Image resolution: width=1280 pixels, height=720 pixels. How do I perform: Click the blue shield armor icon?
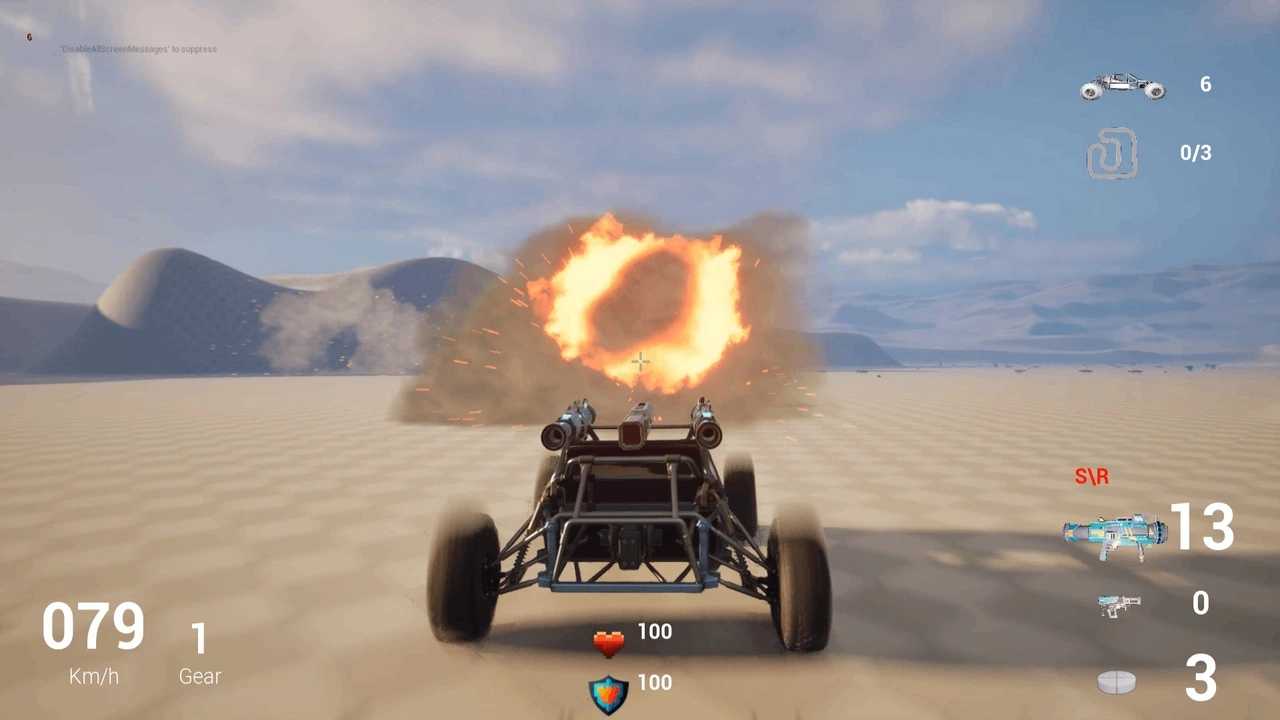click(608, 694)
